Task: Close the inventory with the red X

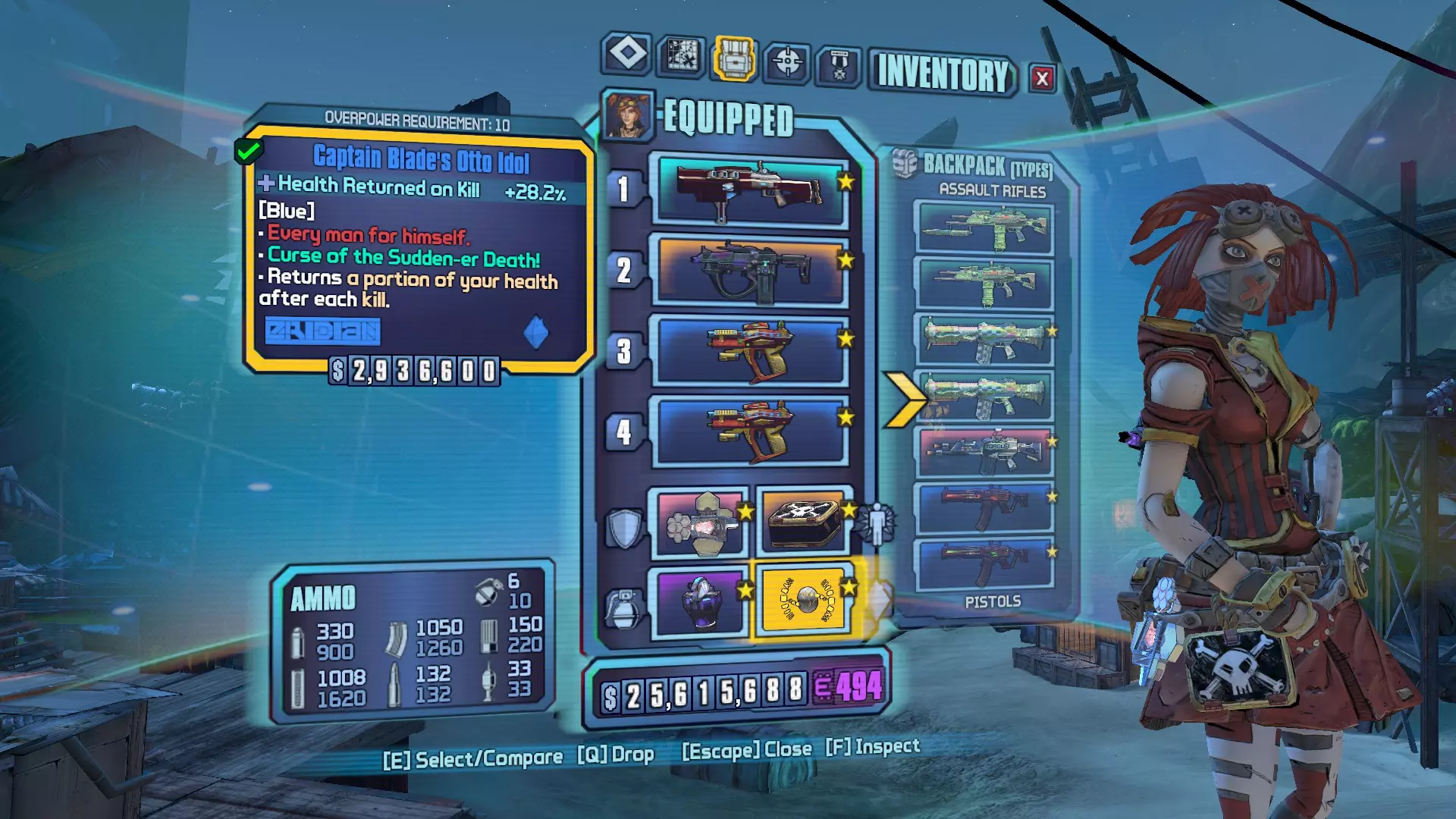Action: coord(1042,78)
